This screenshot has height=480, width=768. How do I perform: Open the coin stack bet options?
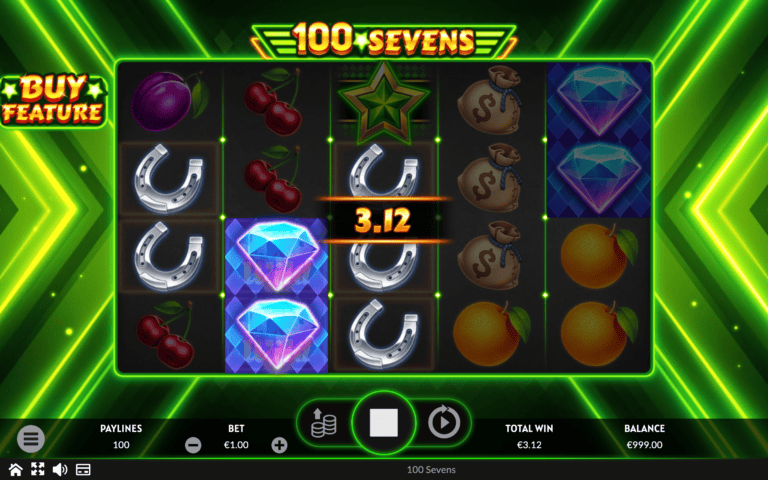click(x=324, y=423)
